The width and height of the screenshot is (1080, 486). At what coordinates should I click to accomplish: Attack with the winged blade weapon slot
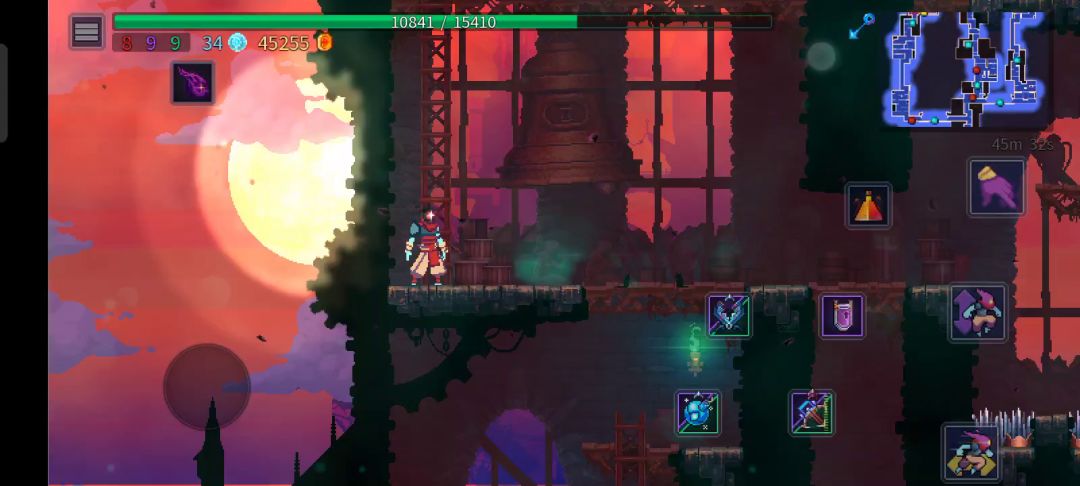[x=729, y=315]
